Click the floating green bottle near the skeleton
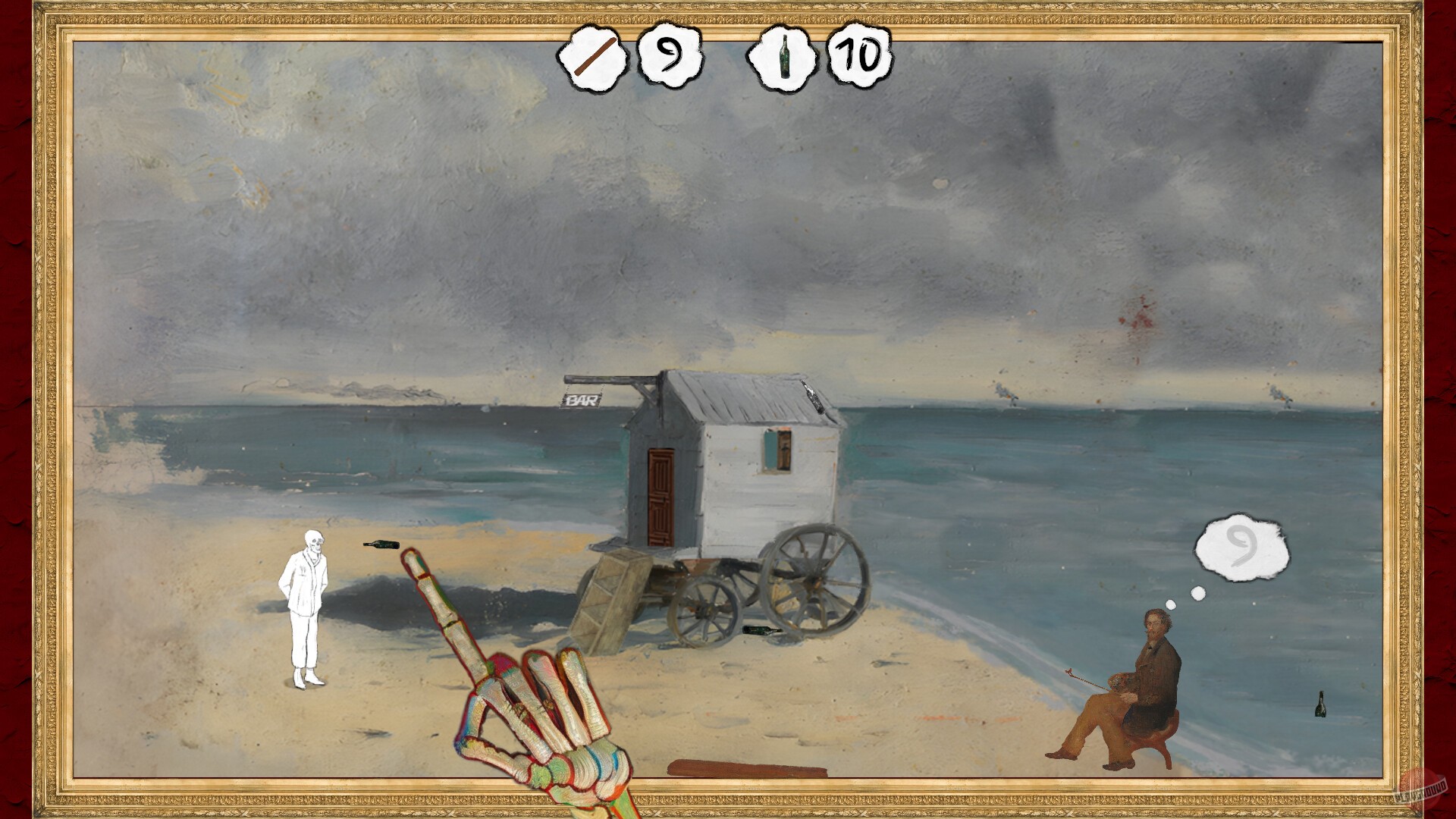 click(383, 543)
